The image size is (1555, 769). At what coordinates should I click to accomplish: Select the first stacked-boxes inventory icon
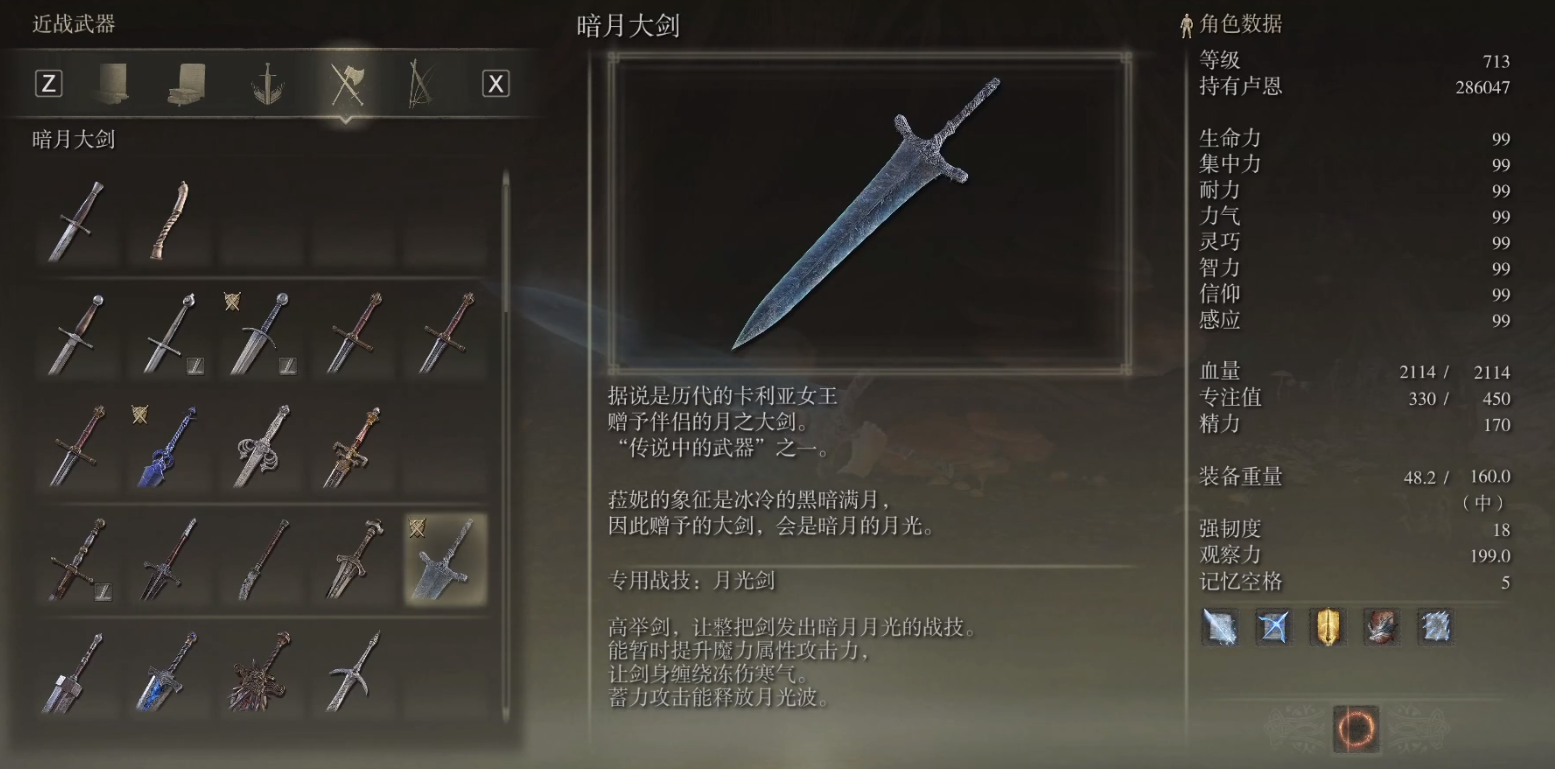(x=113, y=83)
